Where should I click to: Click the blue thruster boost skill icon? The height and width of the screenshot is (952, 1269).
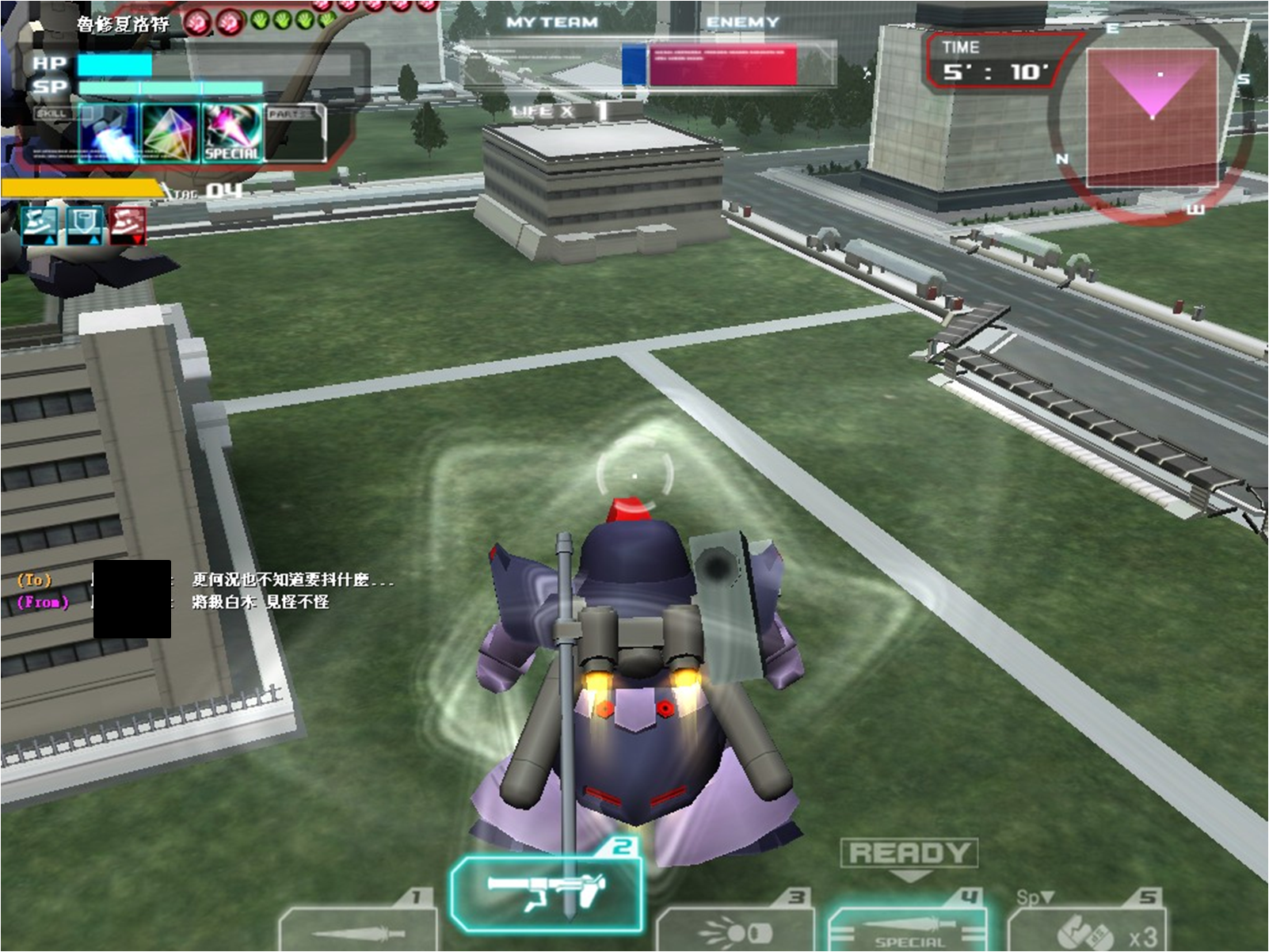[109, 132]
